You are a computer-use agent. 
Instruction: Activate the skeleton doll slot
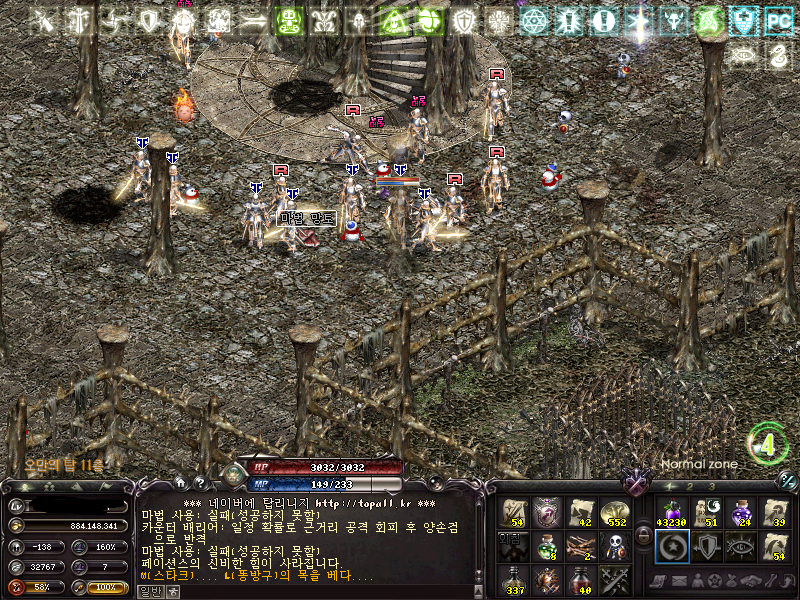click(613, 546)
